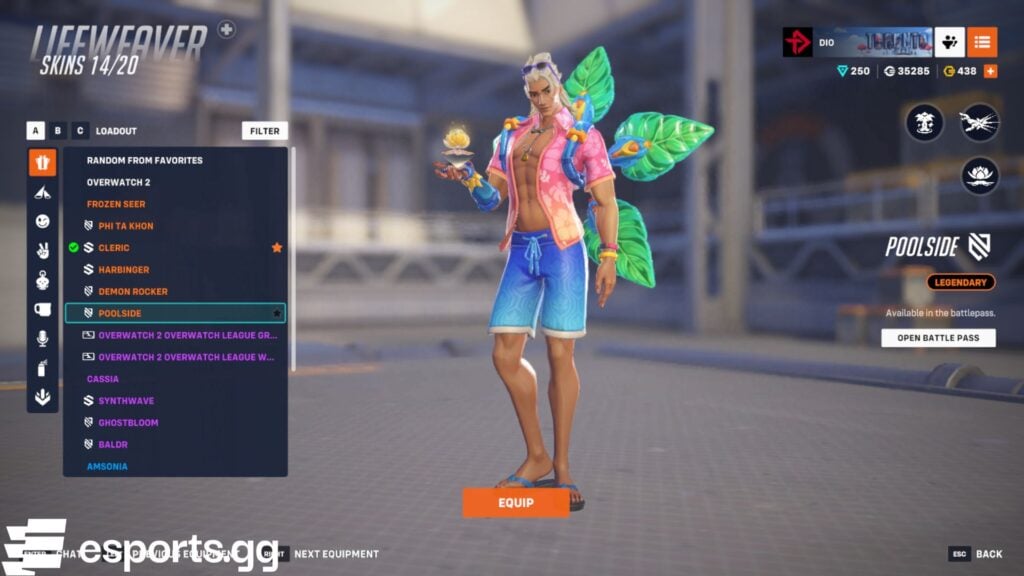Open the skins category icon
The height and width of the screenshot is (576, 1024).
click(x=42, y=162)
